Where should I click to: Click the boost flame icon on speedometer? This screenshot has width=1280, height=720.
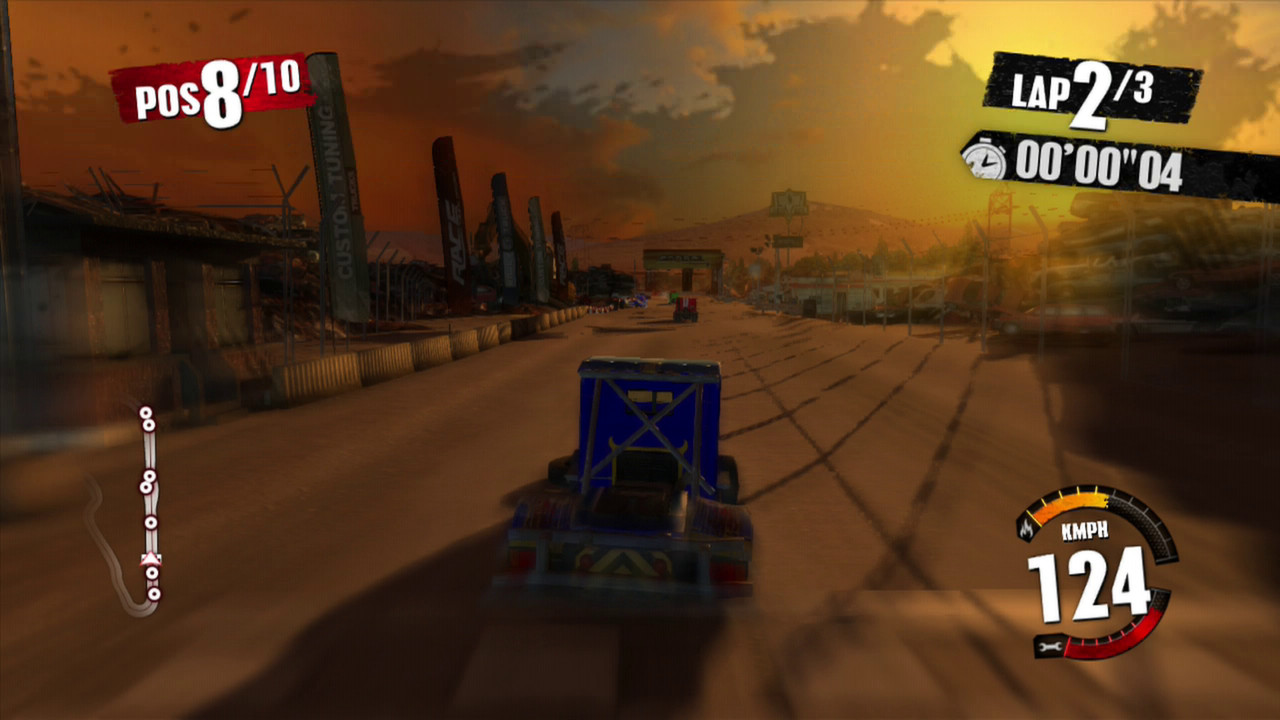point(1026,529)
